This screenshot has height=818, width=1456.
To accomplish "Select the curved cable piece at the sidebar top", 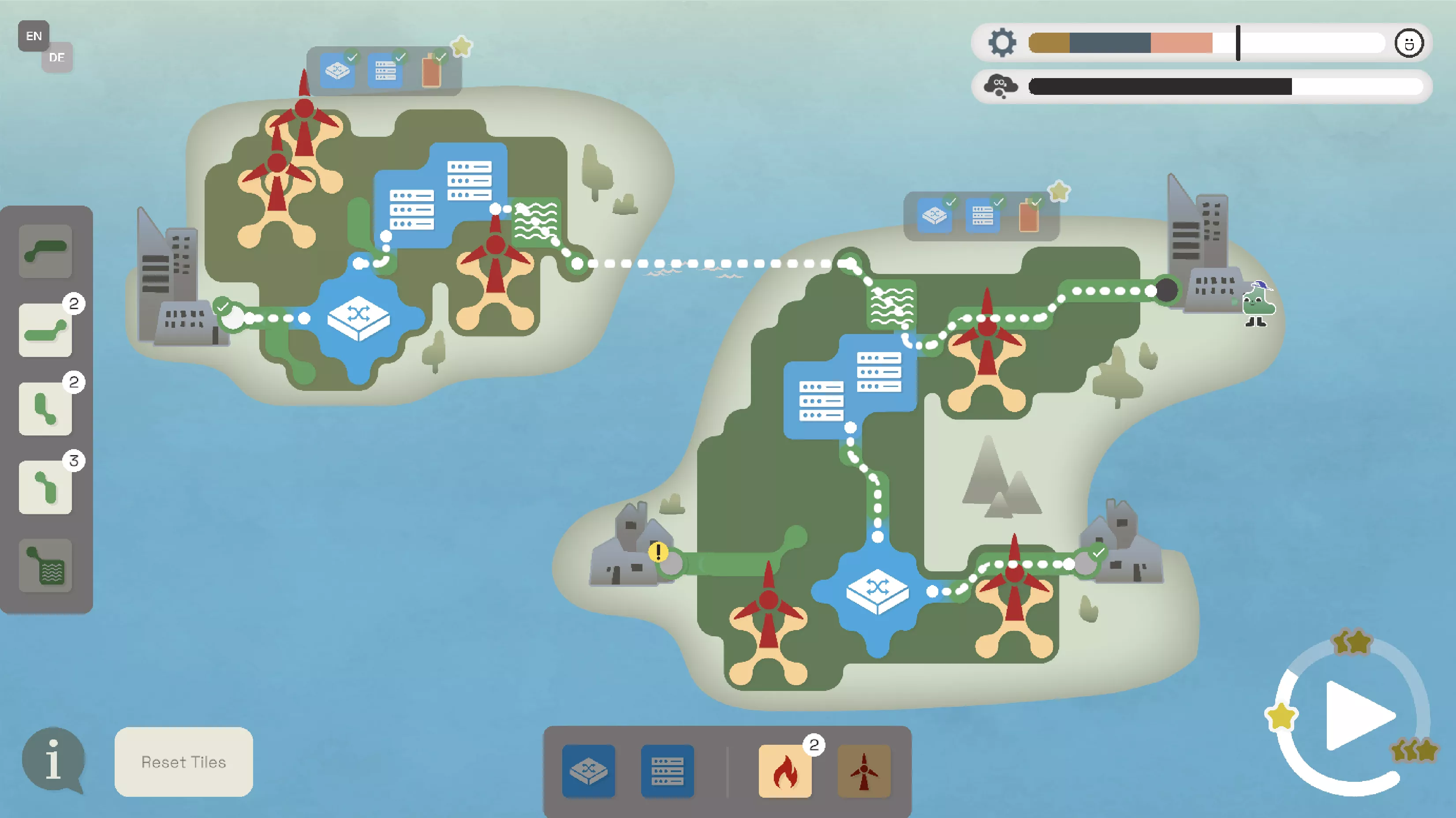I will click(x=45, y=251).
